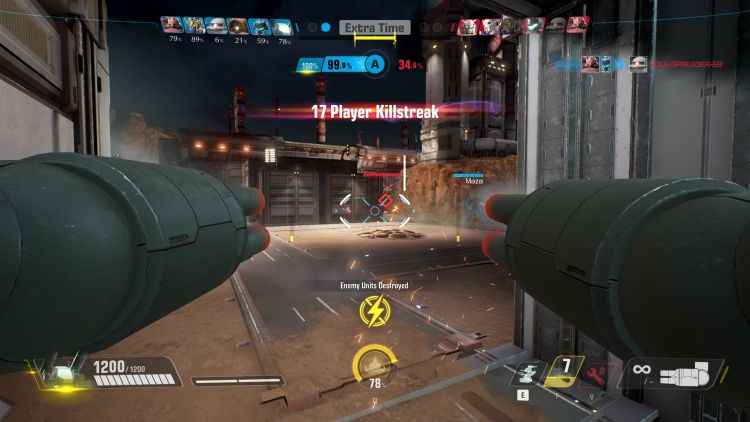Select the objective A capture point marker
The height and width of the screenshot is (422, 750).
click(x=375, y=65)
